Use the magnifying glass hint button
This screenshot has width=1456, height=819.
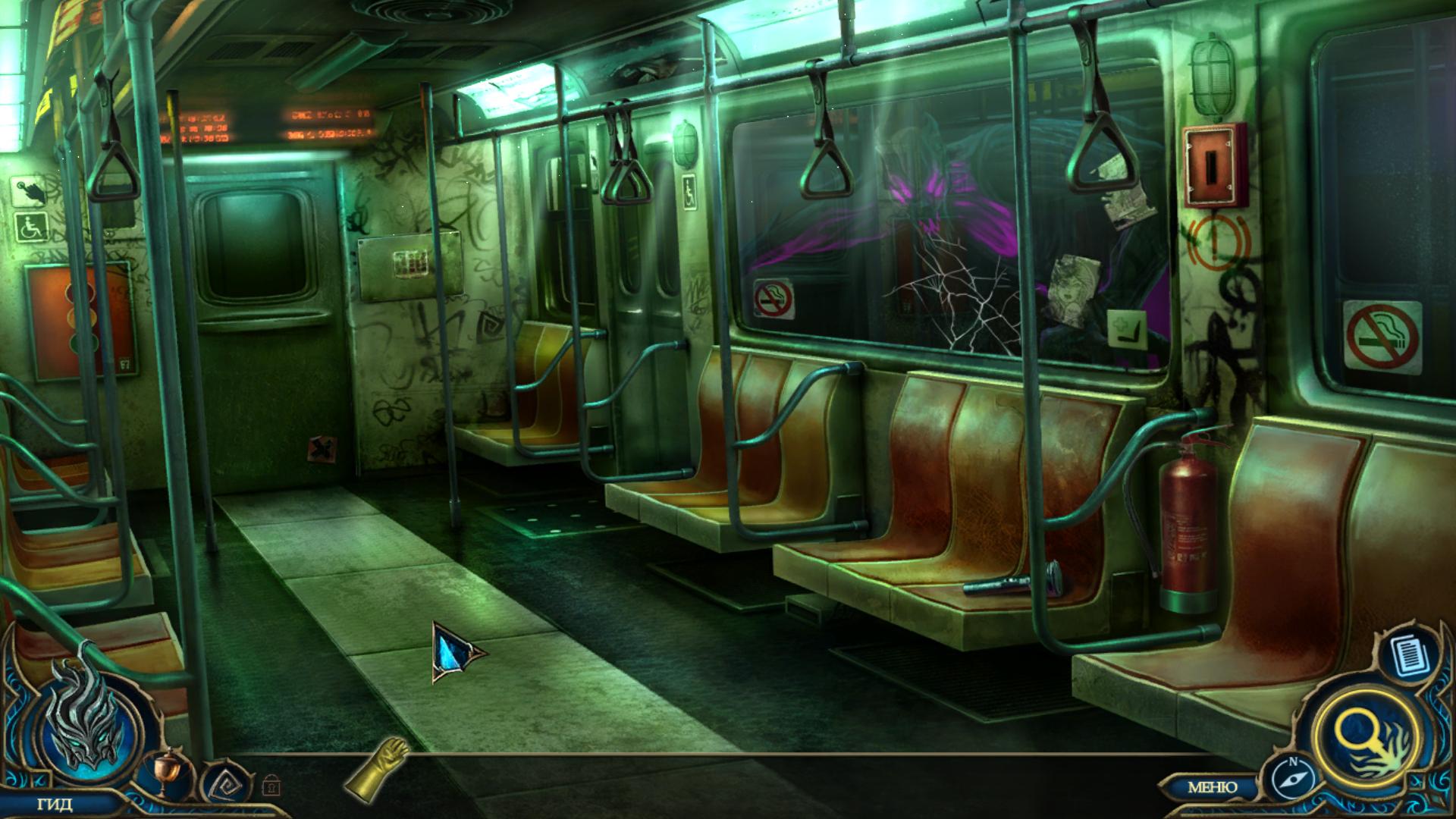(1367, 736)
